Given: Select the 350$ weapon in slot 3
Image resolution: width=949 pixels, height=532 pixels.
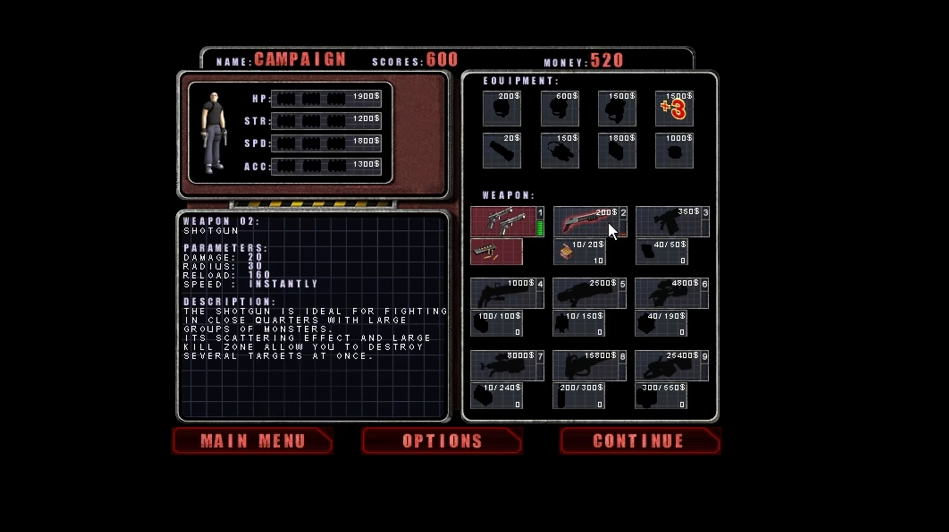Looking at the screenshot, I should [672, 221].
